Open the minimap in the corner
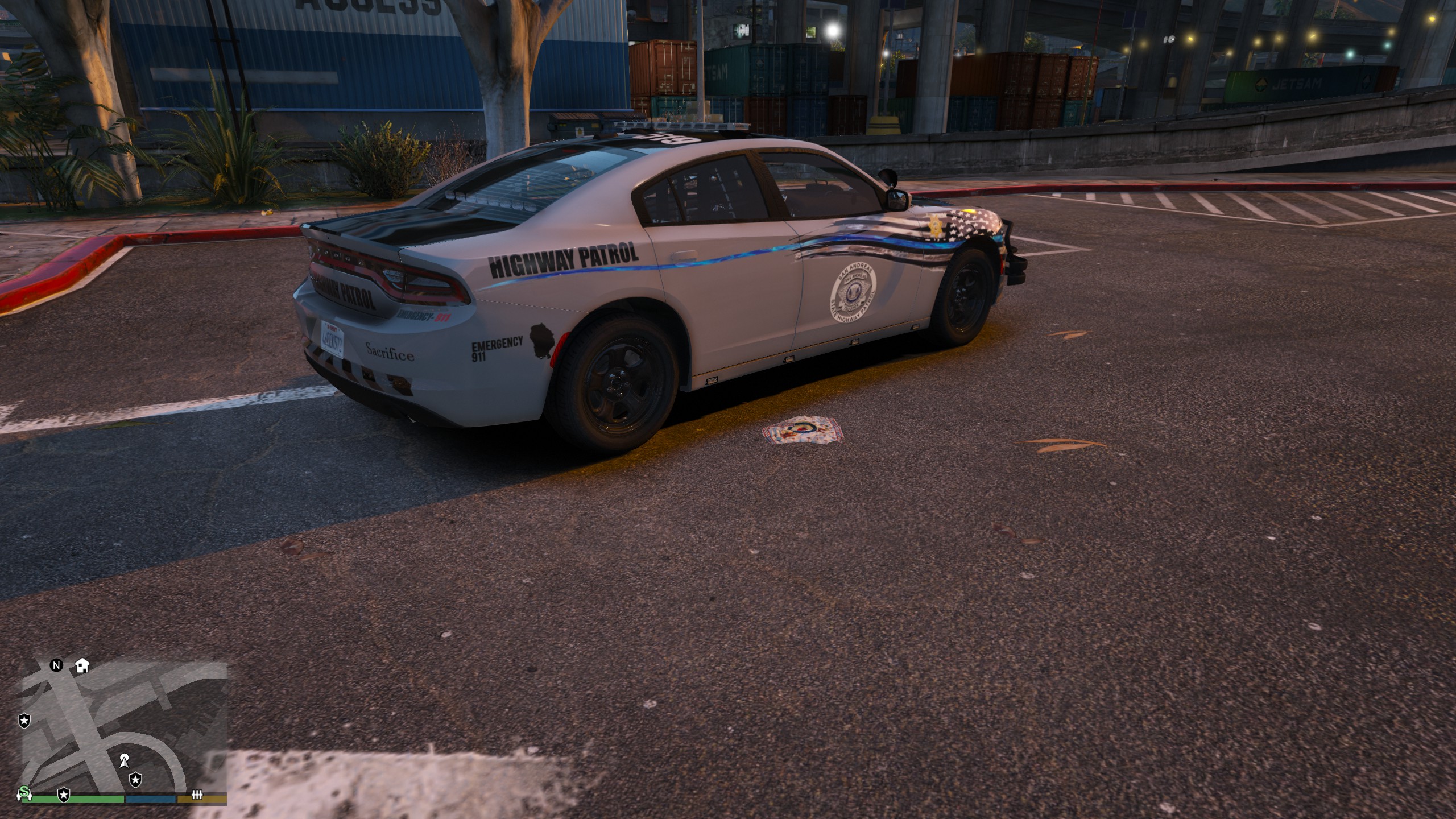This screenshot has width=1456, height=819. click(124, 734)
